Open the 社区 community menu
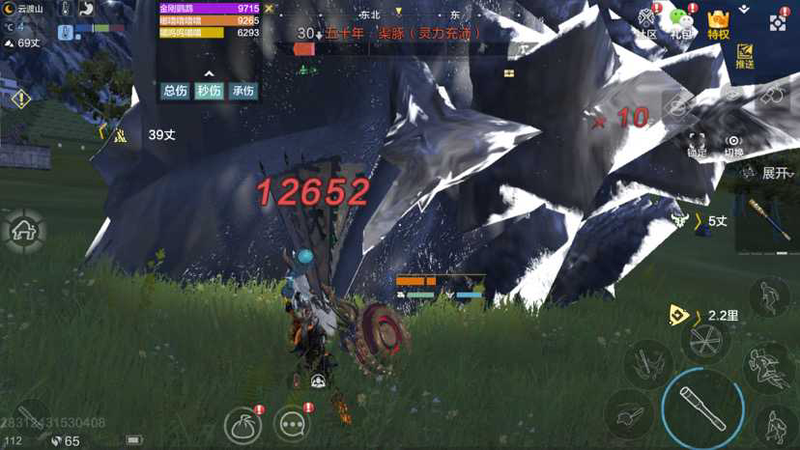 (x=645, y=22)
